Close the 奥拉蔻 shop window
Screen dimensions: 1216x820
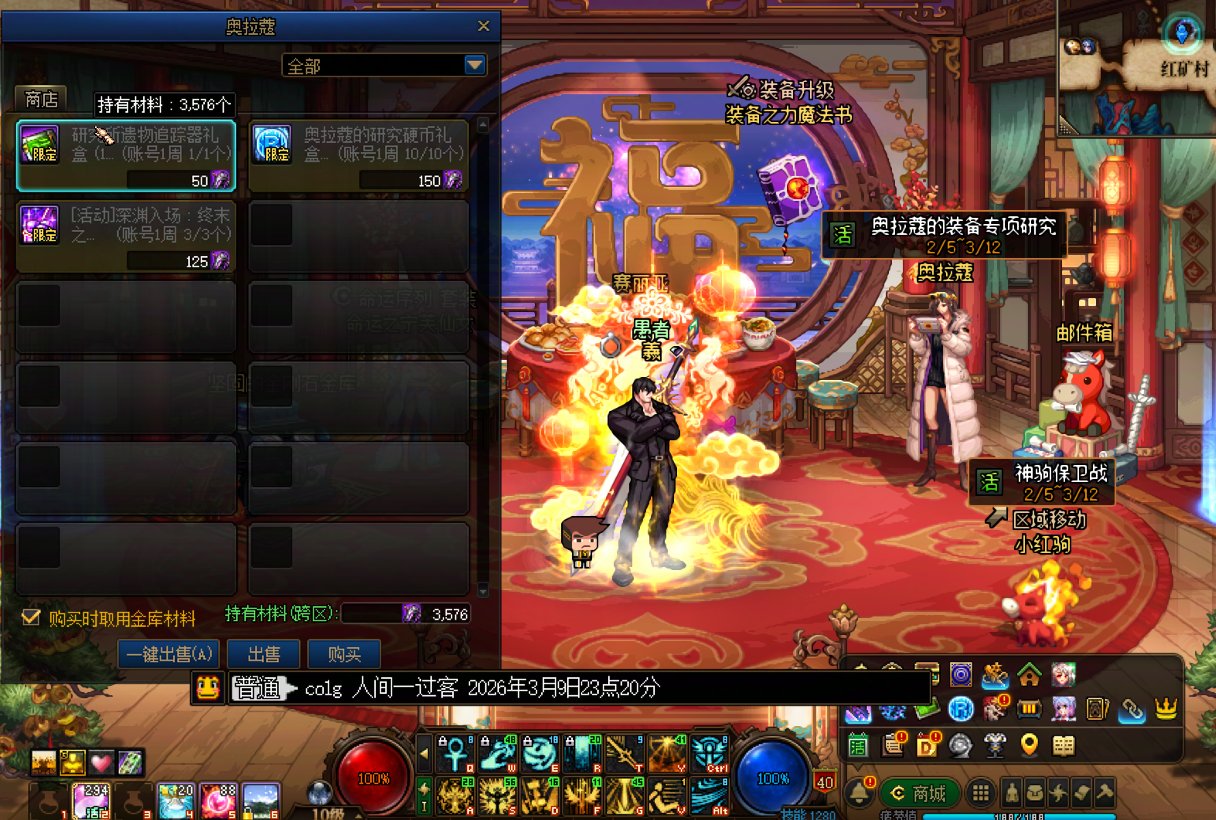484,26
